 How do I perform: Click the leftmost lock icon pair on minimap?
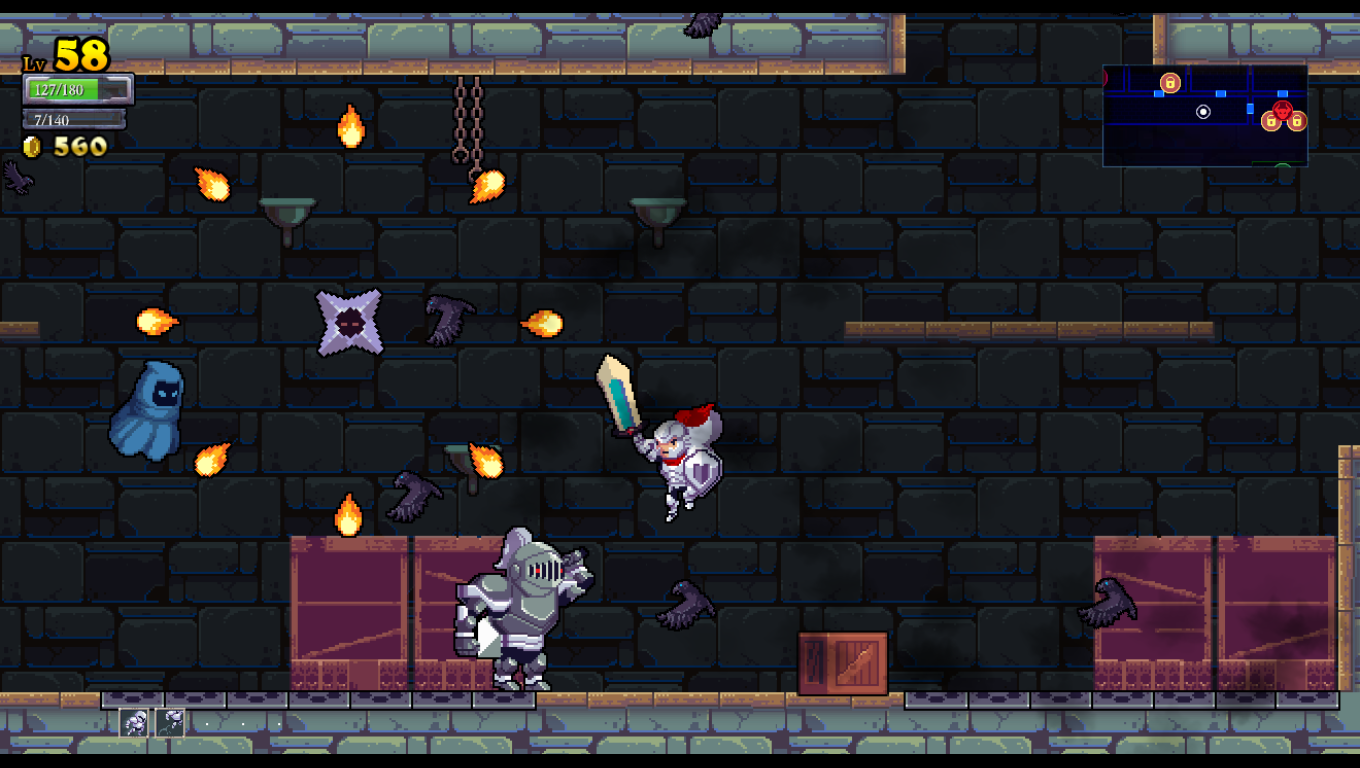tap(1271, 121)
